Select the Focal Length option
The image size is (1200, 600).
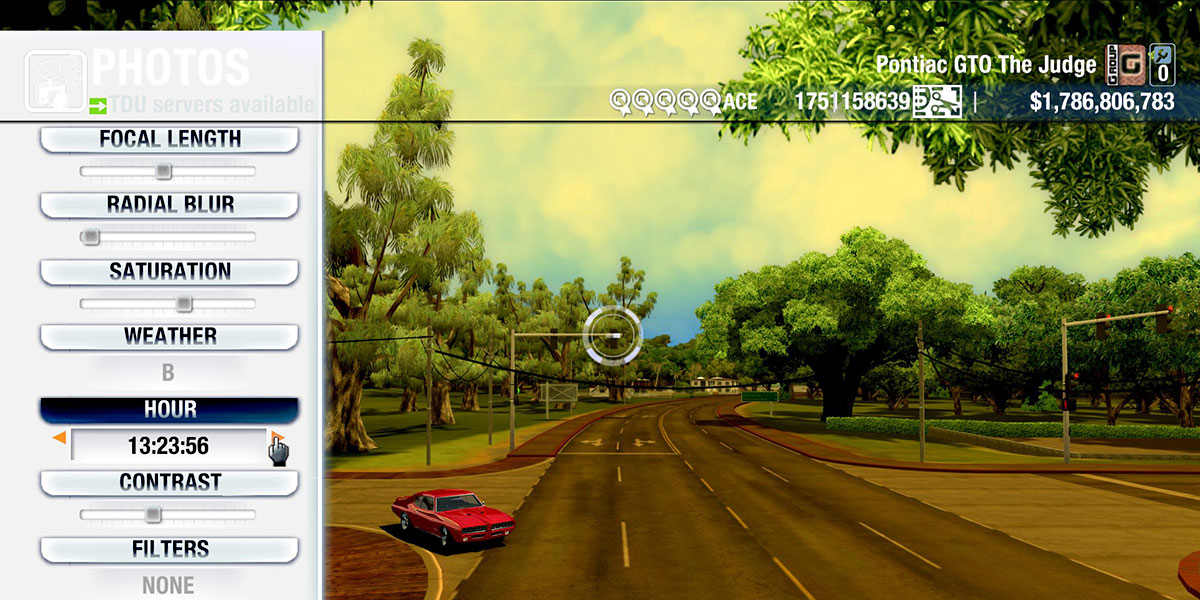(169, 139)
